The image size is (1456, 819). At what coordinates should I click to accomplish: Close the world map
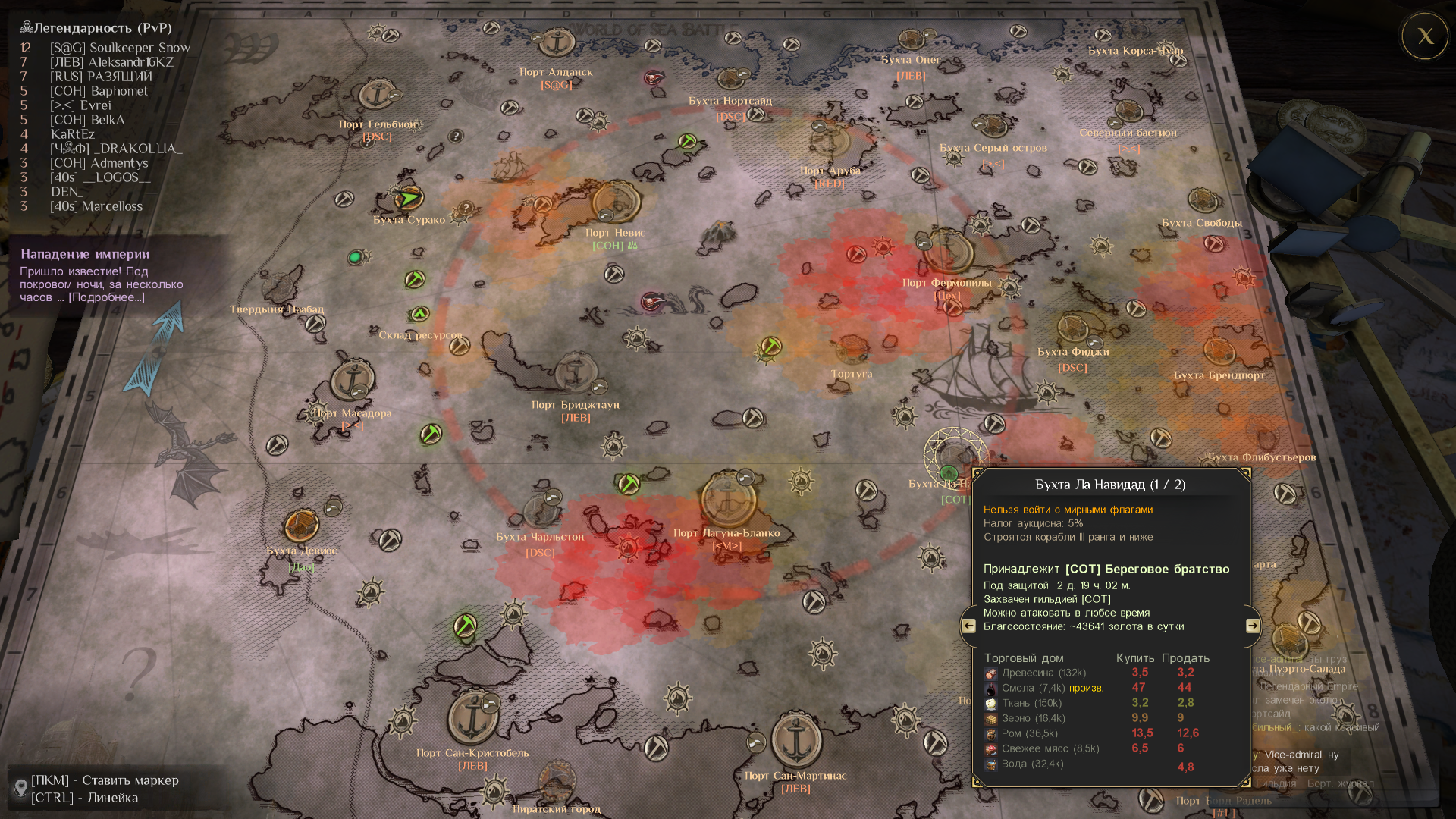click(1425, 36)
